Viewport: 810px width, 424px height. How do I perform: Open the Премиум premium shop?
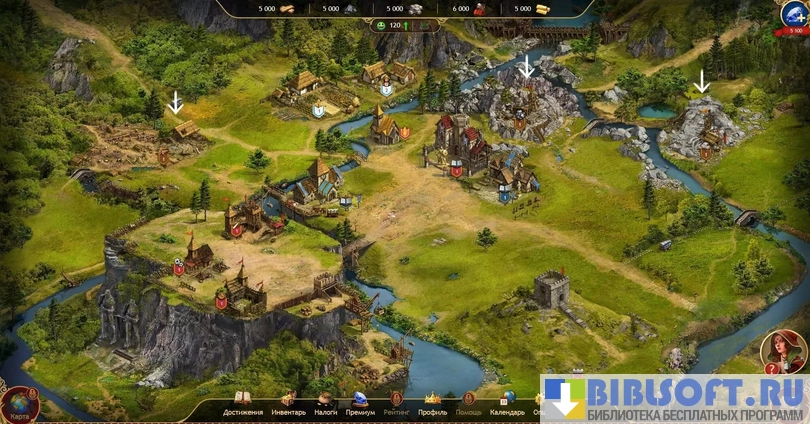coord(360,404)
